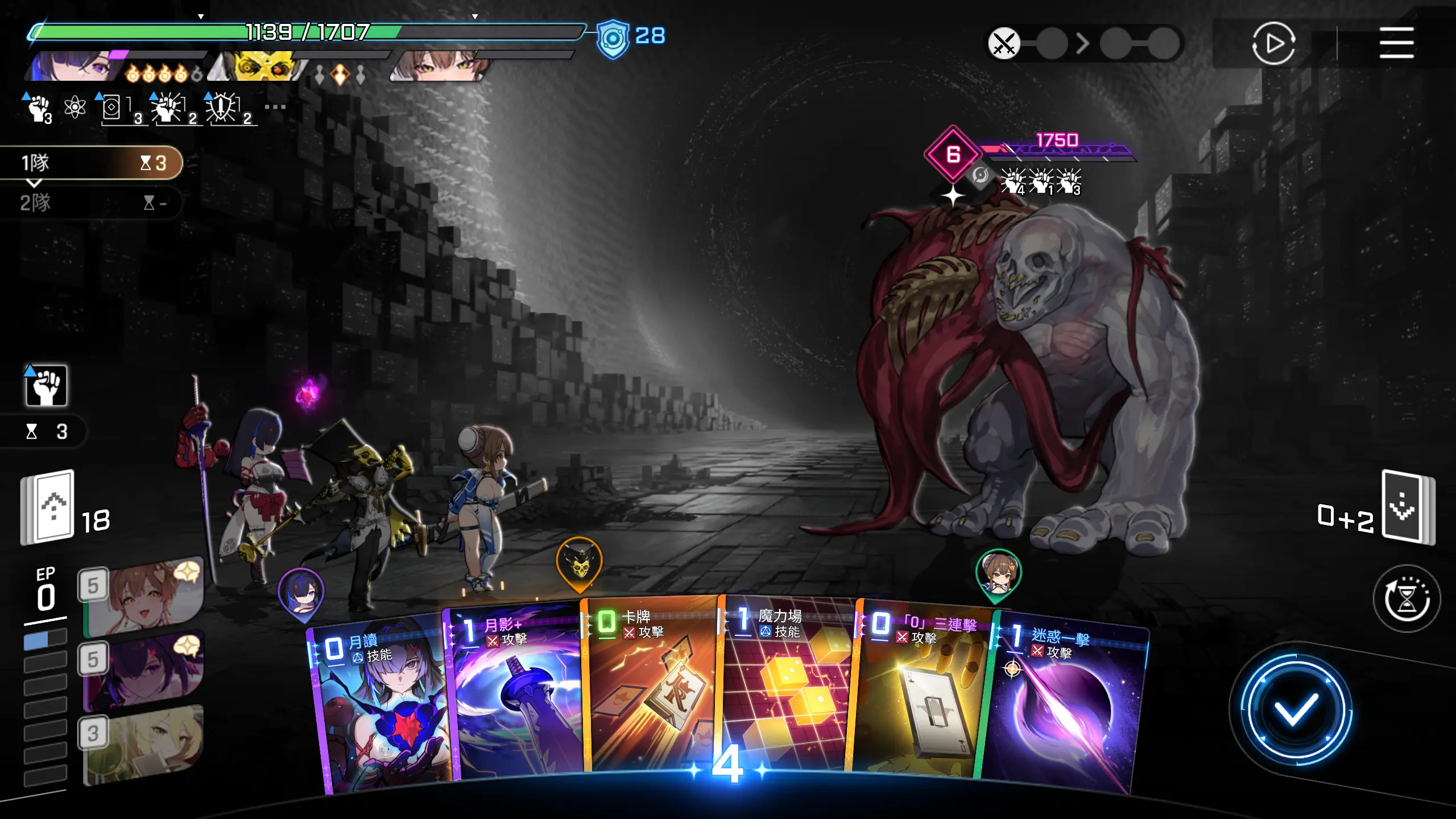Inspect the enemy's swirl status icon
The height and width of the screenshot is (819, 1456).
[x=980, y=175]
